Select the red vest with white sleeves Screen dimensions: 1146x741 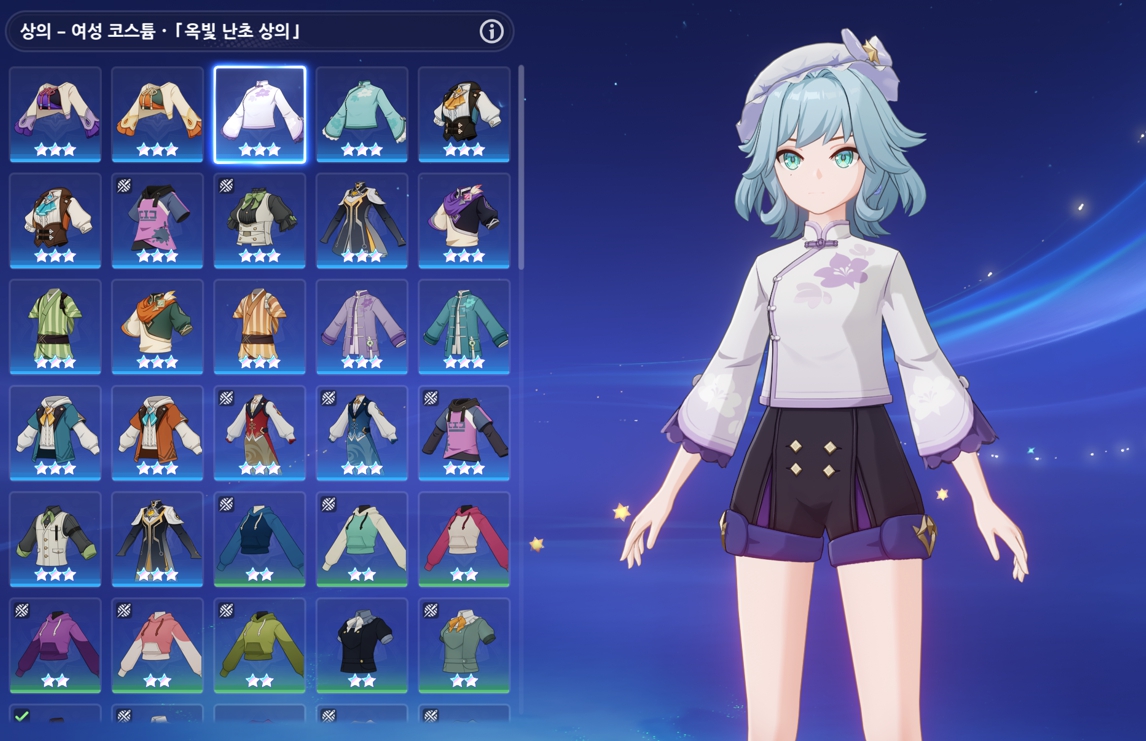pos(259,433)
